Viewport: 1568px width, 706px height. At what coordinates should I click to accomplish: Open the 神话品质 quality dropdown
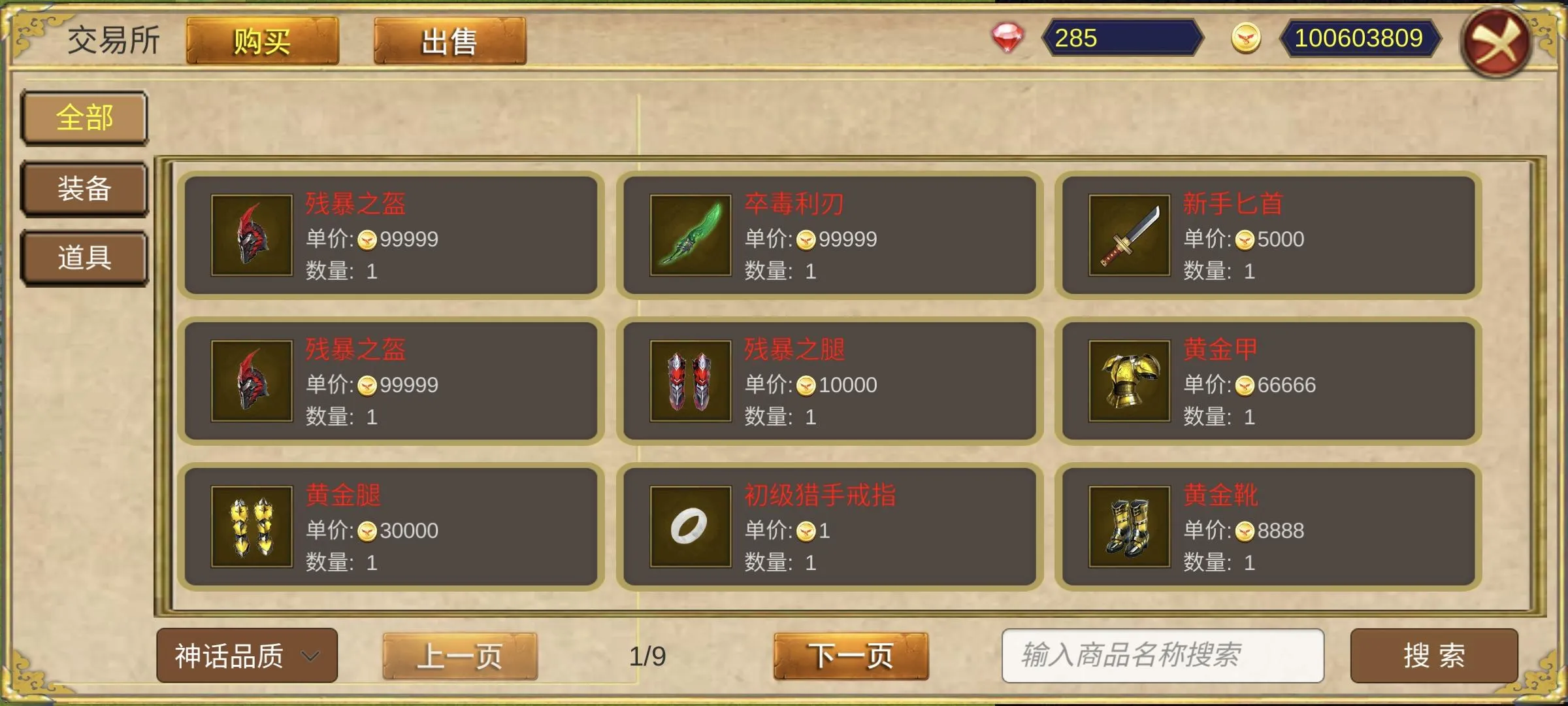pyautogui.click(x=245, y=656)
